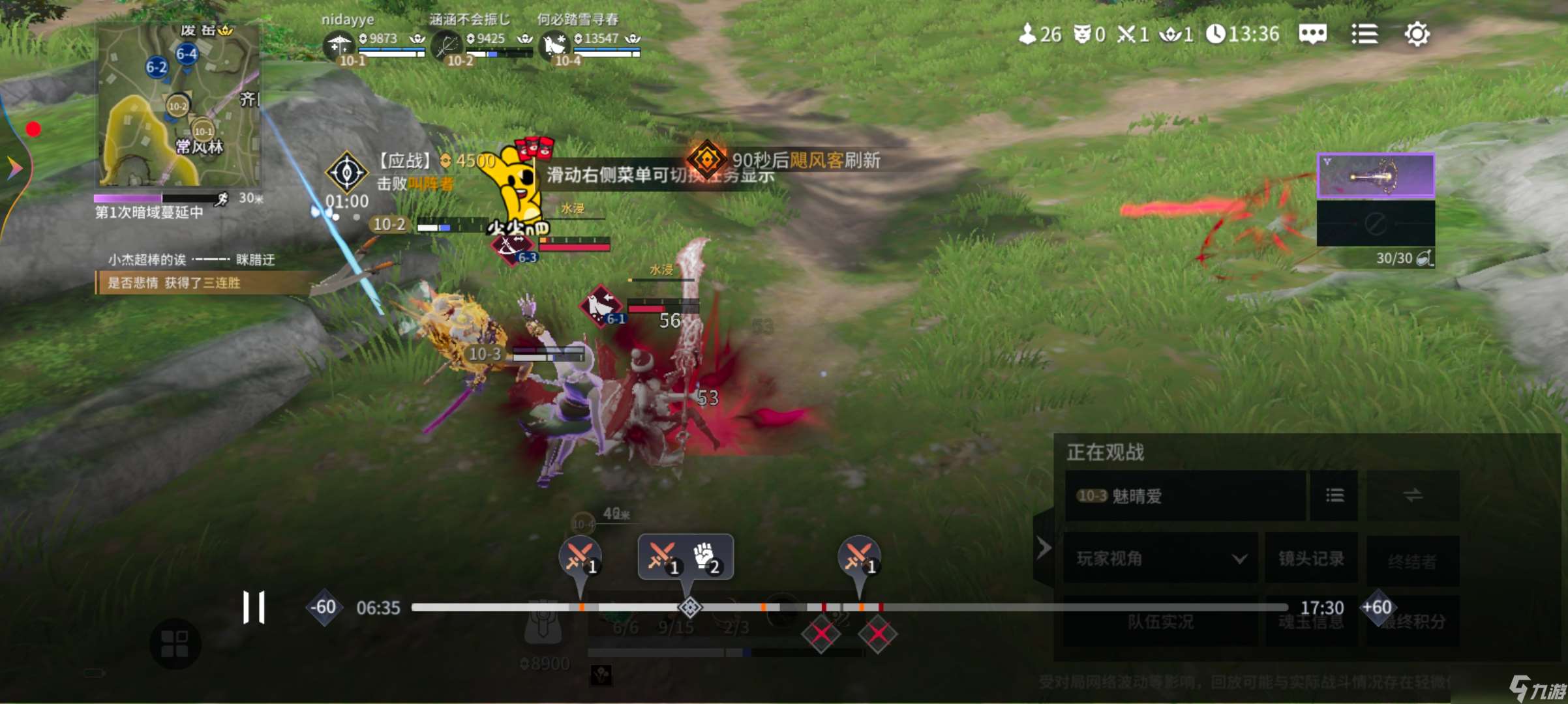Open the minimap
The image size is (1568, 704).
(x=178, y=106)
